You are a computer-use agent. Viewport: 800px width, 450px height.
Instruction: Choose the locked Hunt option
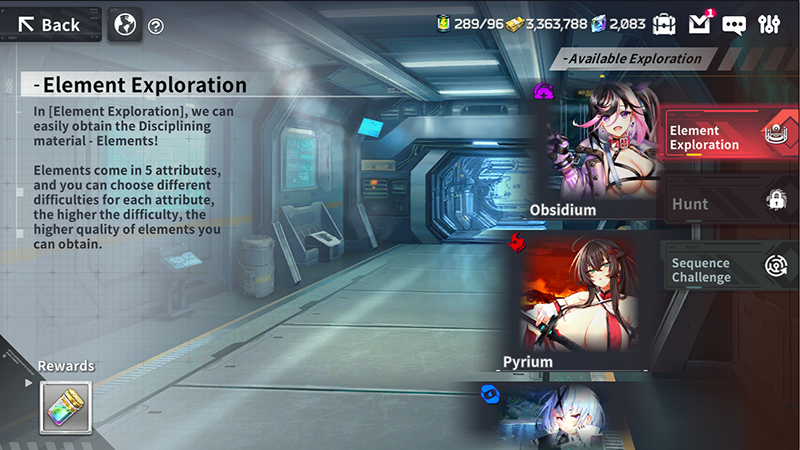728,203
